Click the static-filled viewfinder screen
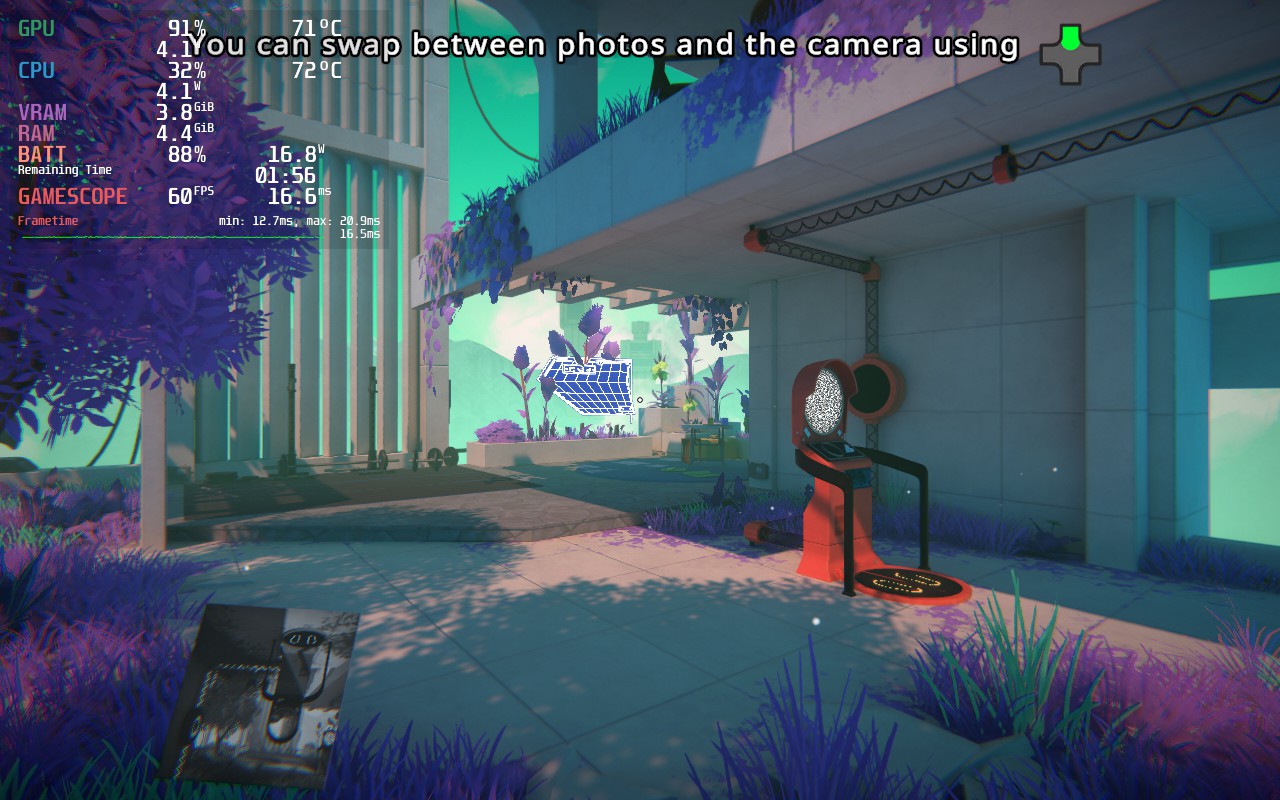The image size is (1280, 800). pos(824,402)
